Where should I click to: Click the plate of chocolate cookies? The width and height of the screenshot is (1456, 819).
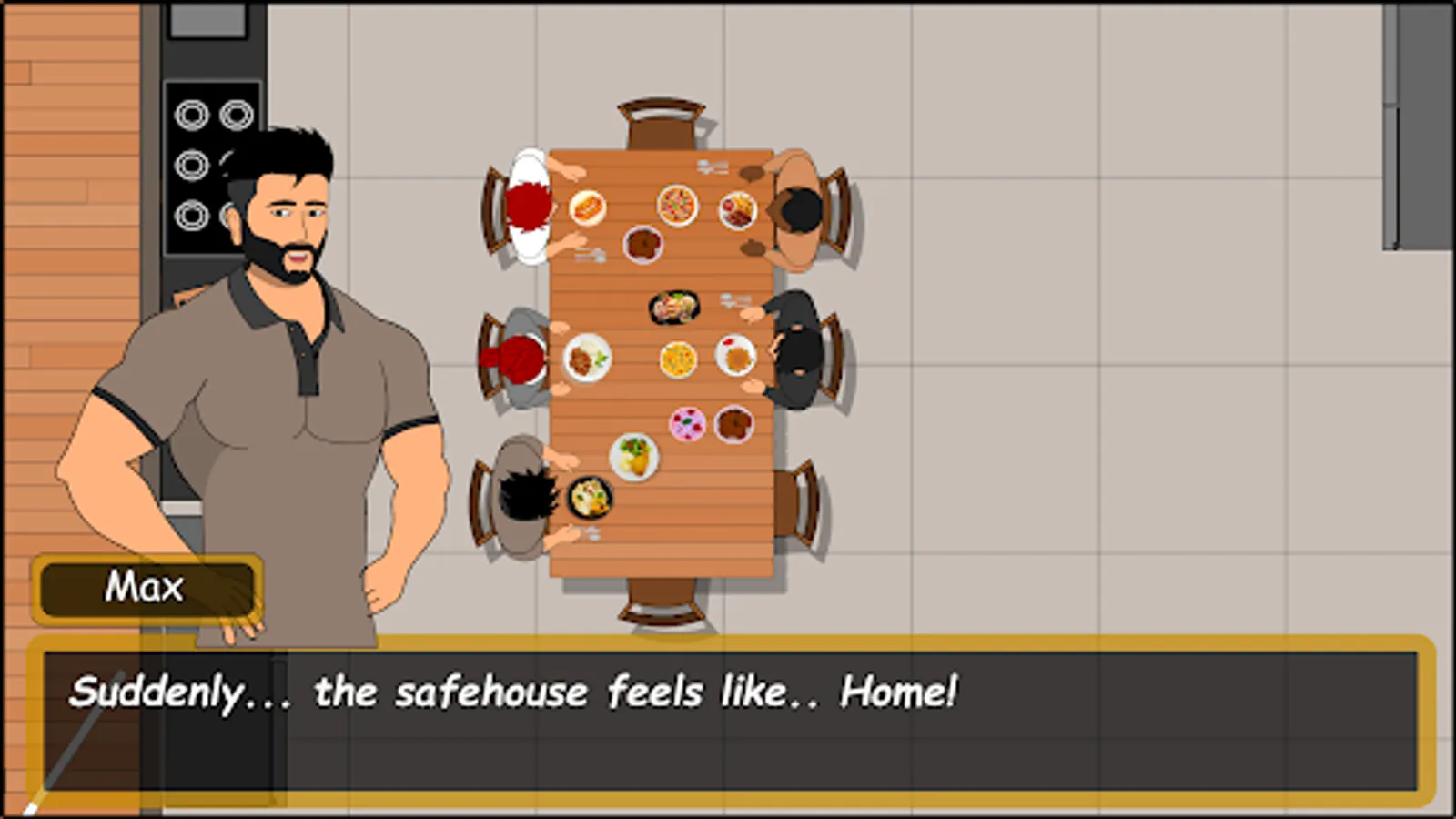pyautogui.click(x=733, y=424)
